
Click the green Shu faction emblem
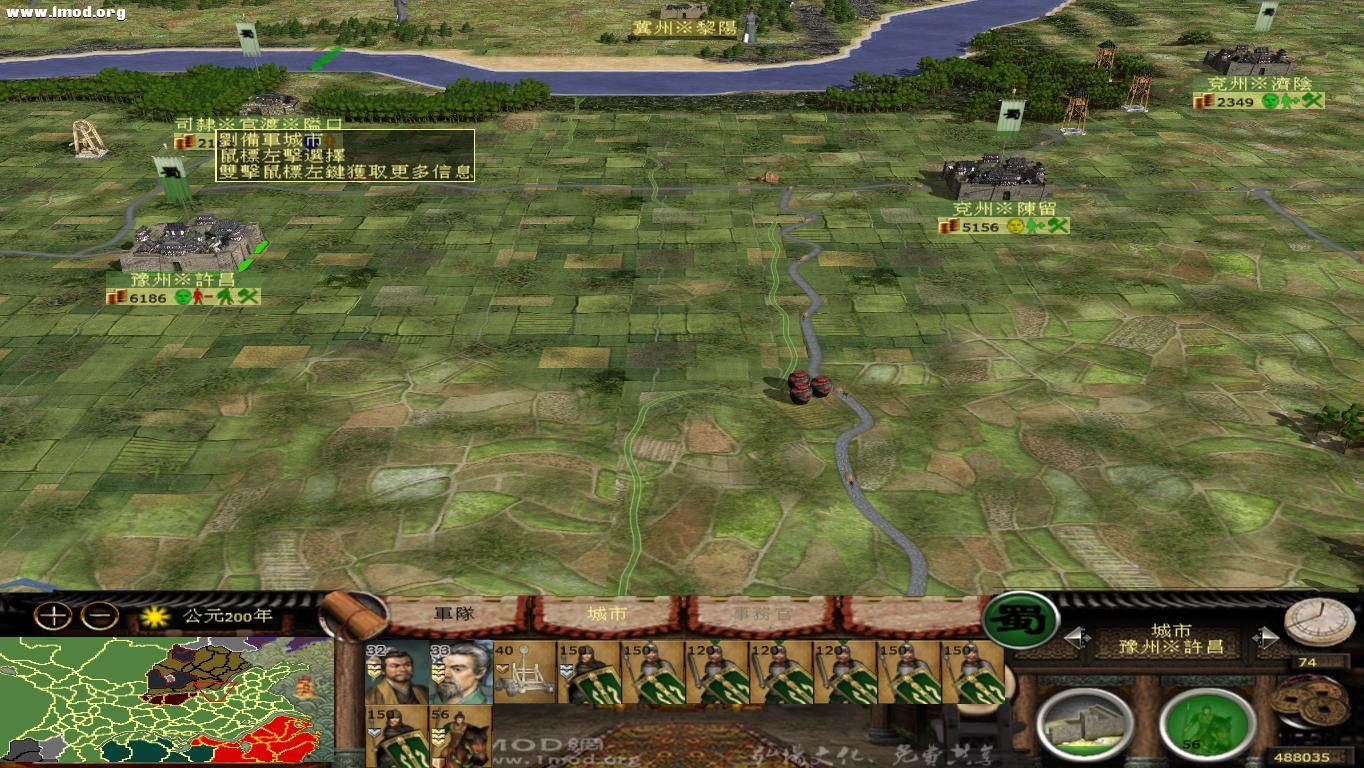[1023, 622]
